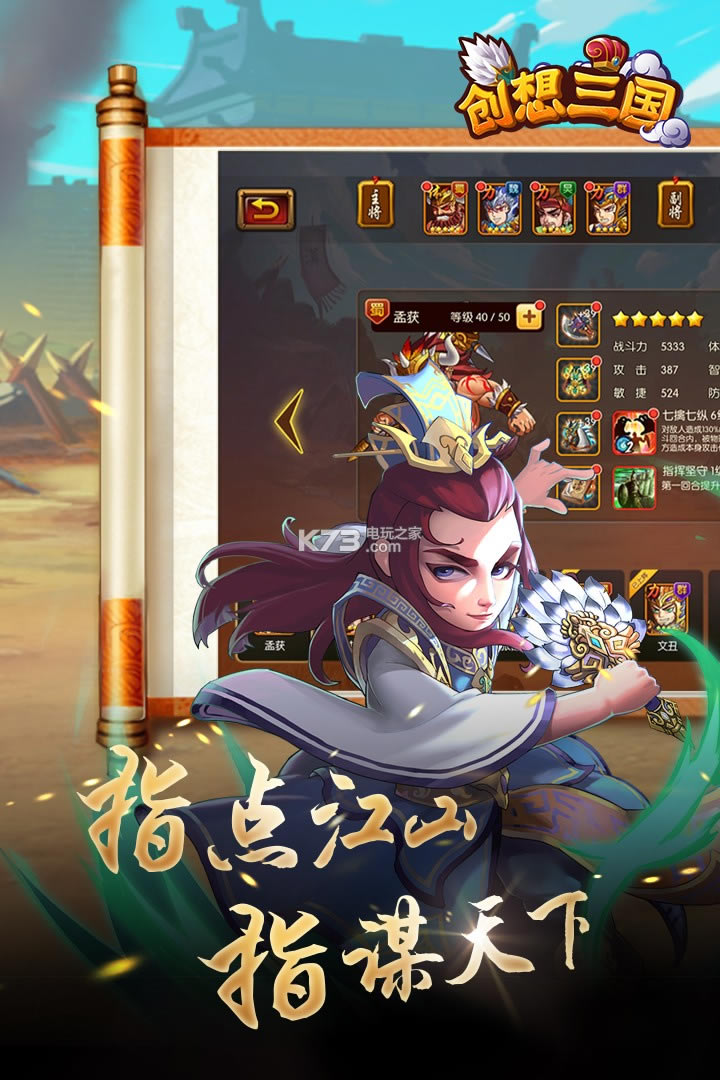Open the book equipment slot
720x1080 pixels.
coord(578,489)
